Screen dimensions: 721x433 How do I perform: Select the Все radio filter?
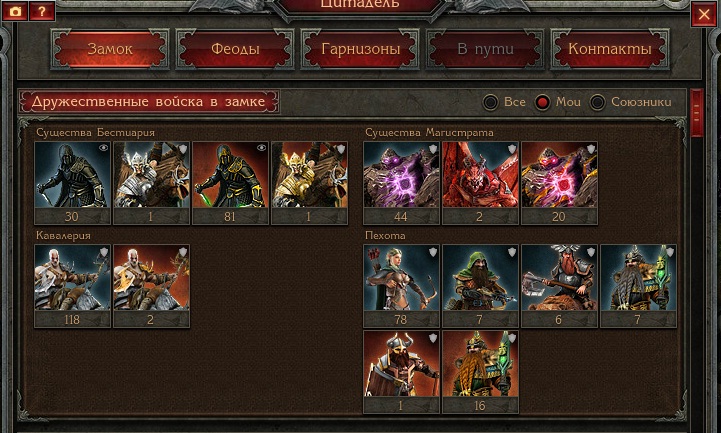pos(491,102)
